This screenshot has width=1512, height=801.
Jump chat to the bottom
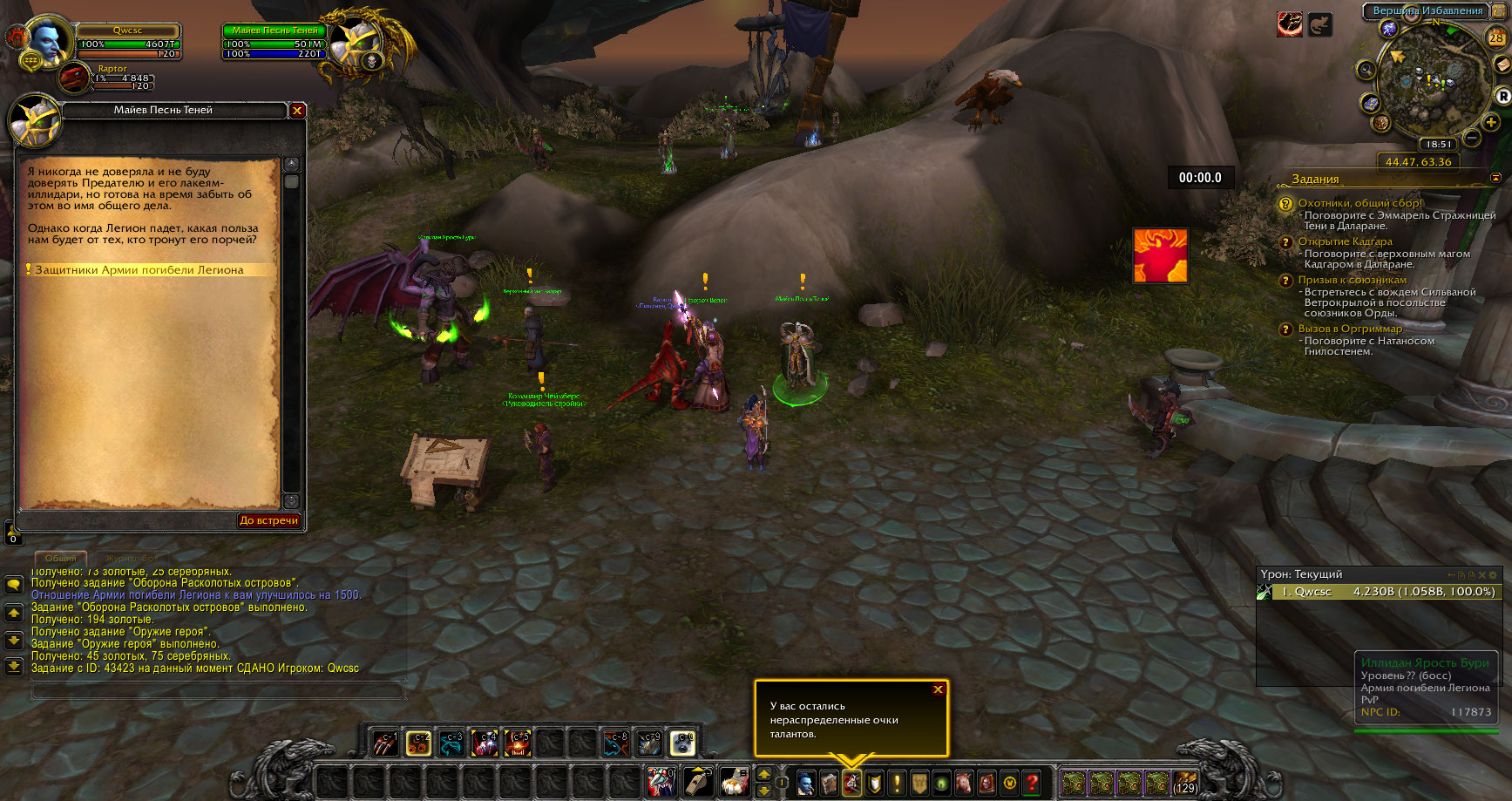point(14,667)
